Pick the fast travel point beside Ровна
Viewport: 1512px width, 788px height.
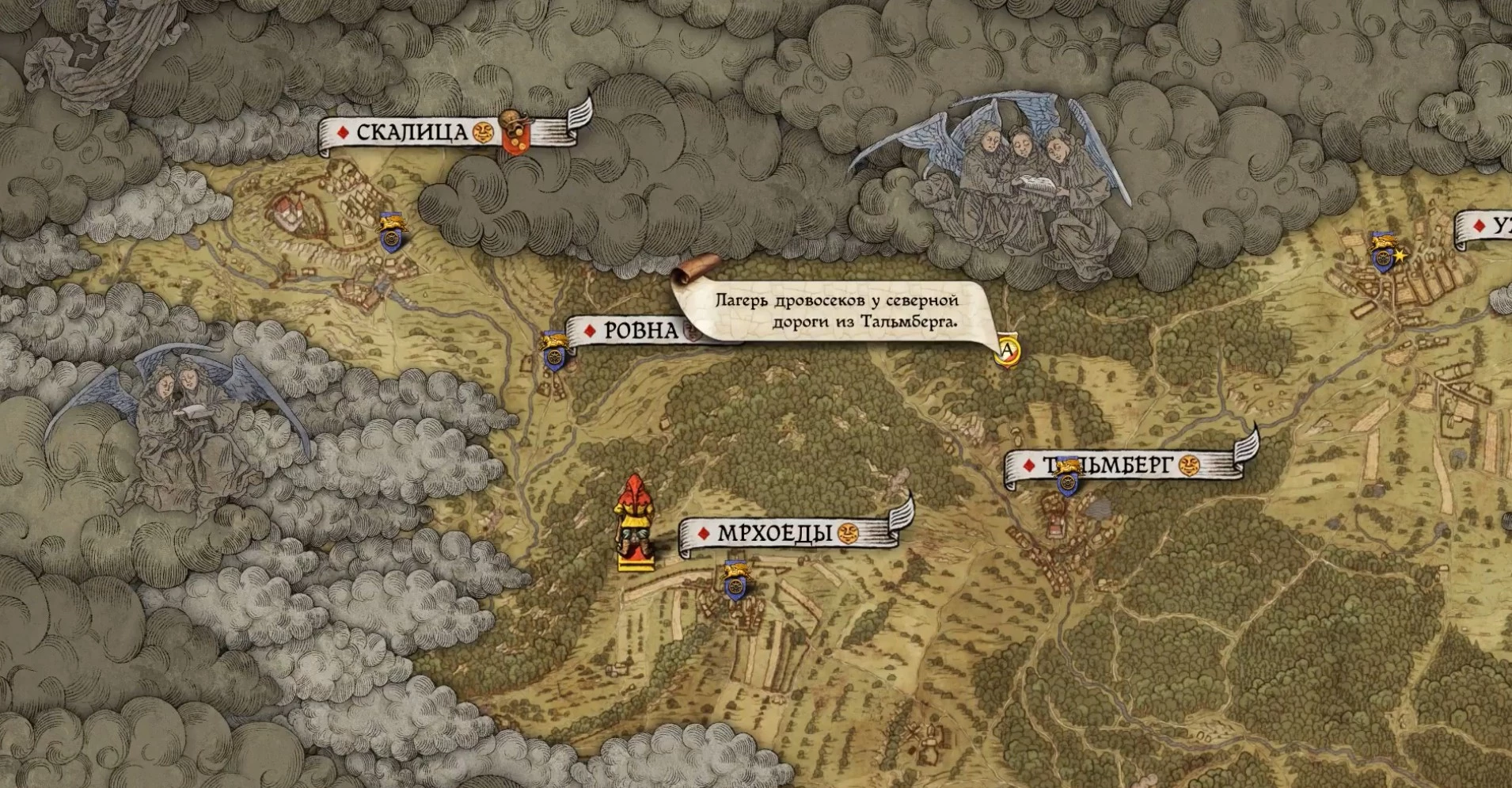[x=553, y=352]
